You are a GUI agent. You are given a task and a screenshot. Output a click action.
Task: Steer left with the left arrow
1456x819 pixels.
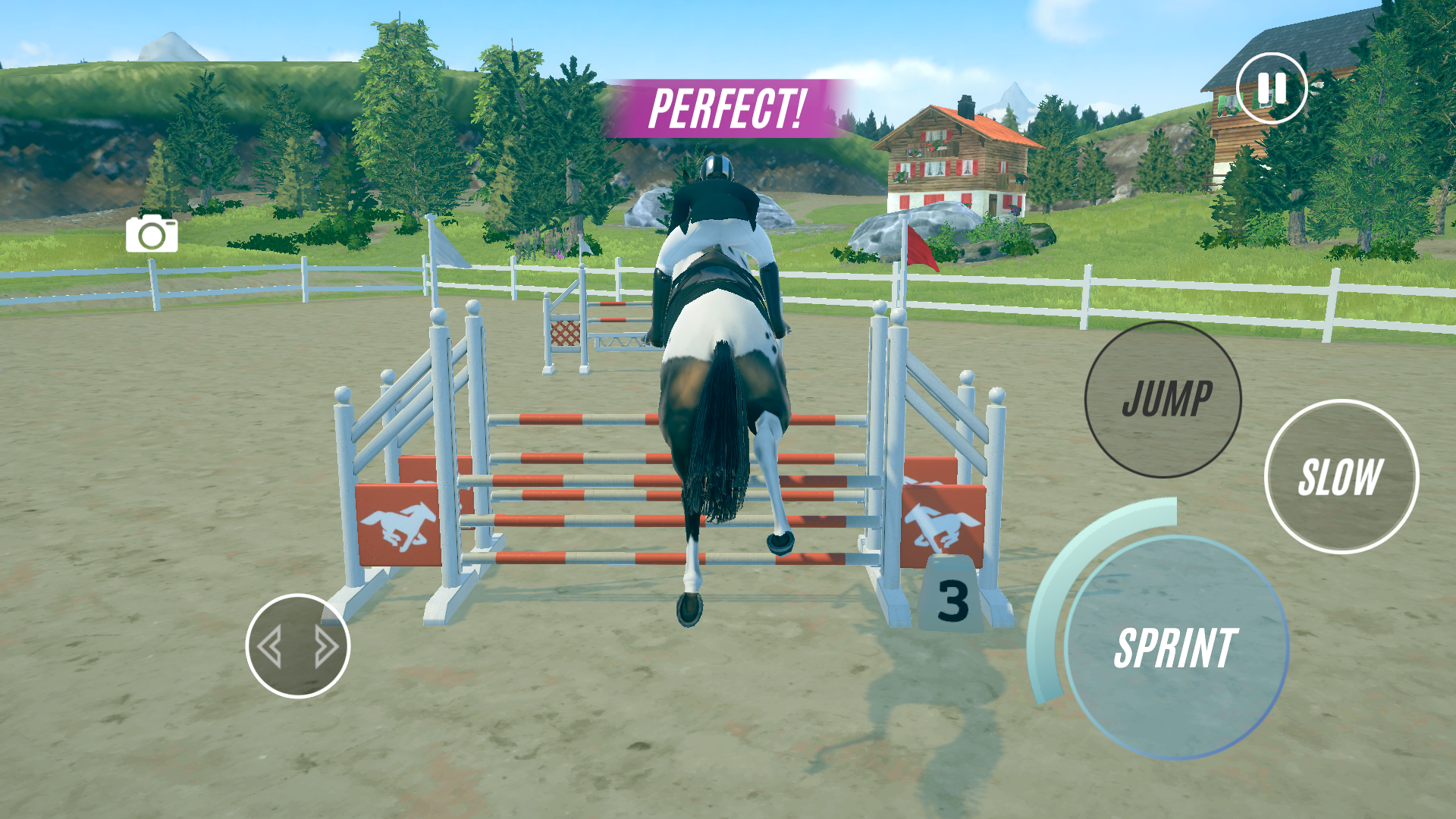click(x=270, y=647)
